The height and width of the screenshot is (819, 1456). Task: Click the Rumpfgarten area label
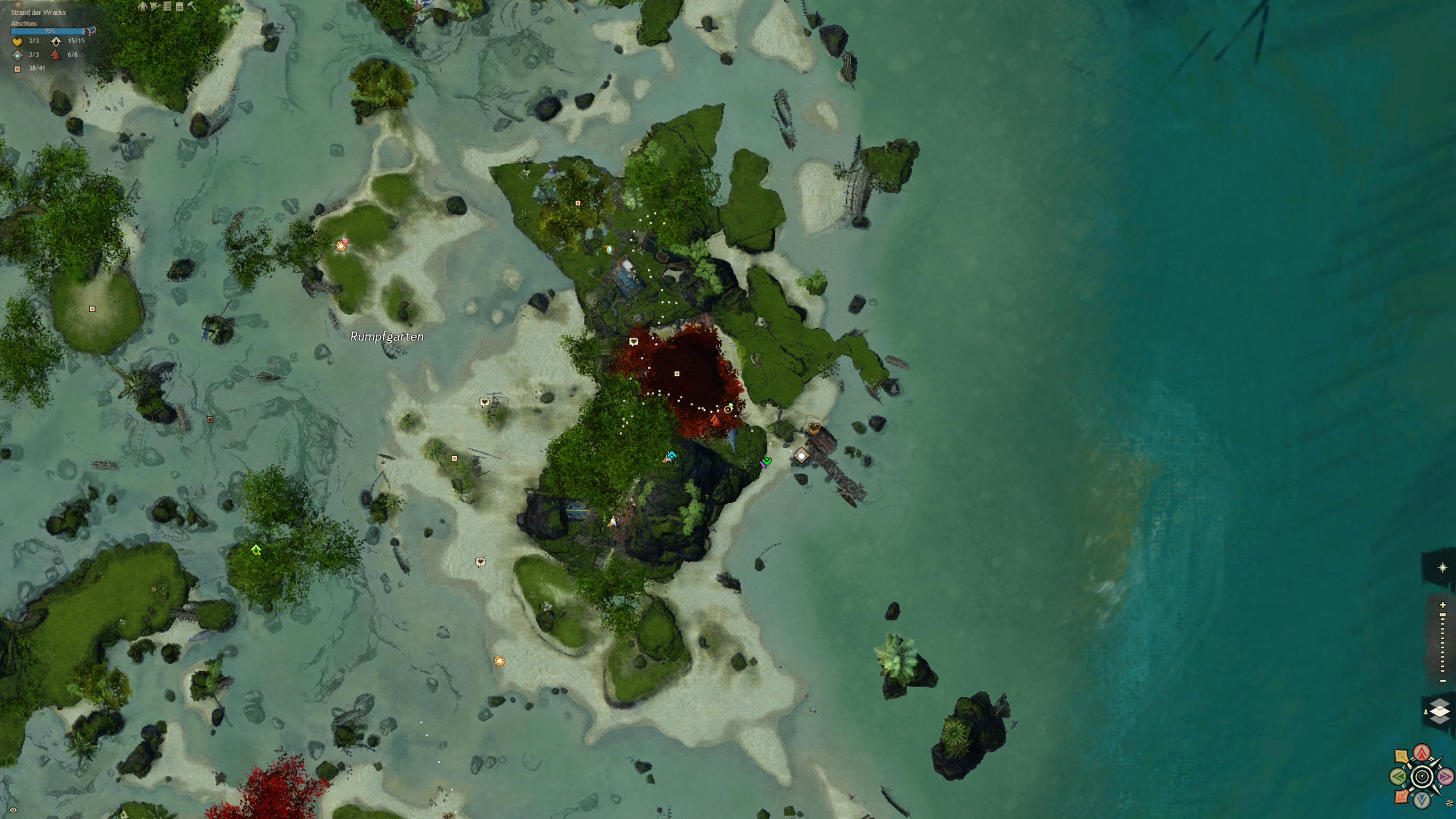click(x=387, y=337)
